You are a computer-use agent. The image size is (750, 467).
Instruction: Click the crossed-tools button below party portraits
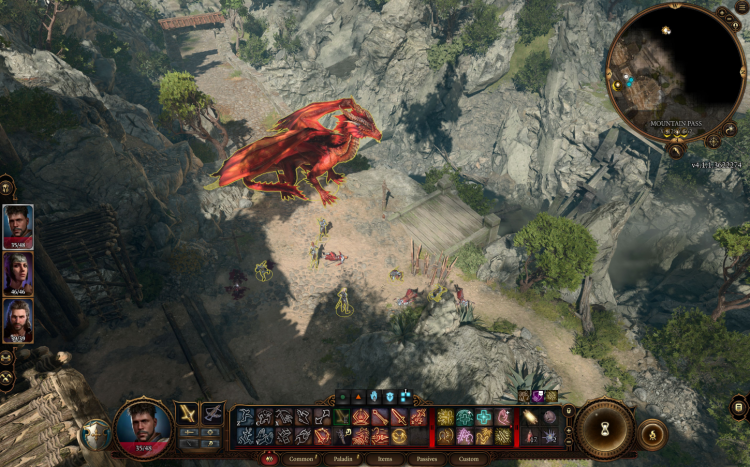click(7, 379)
